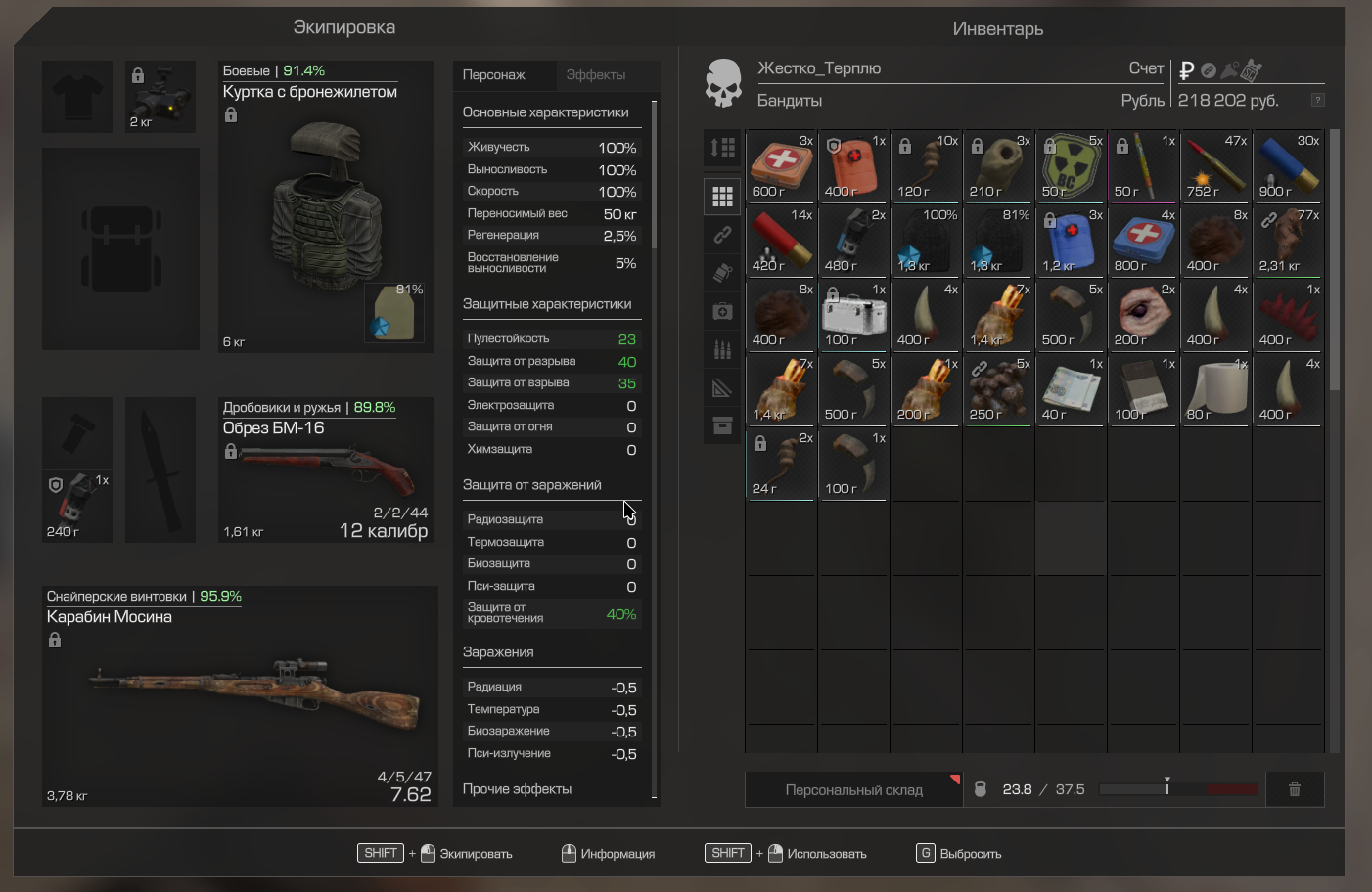Switch to the Эффекты tab

click(595, 75)
